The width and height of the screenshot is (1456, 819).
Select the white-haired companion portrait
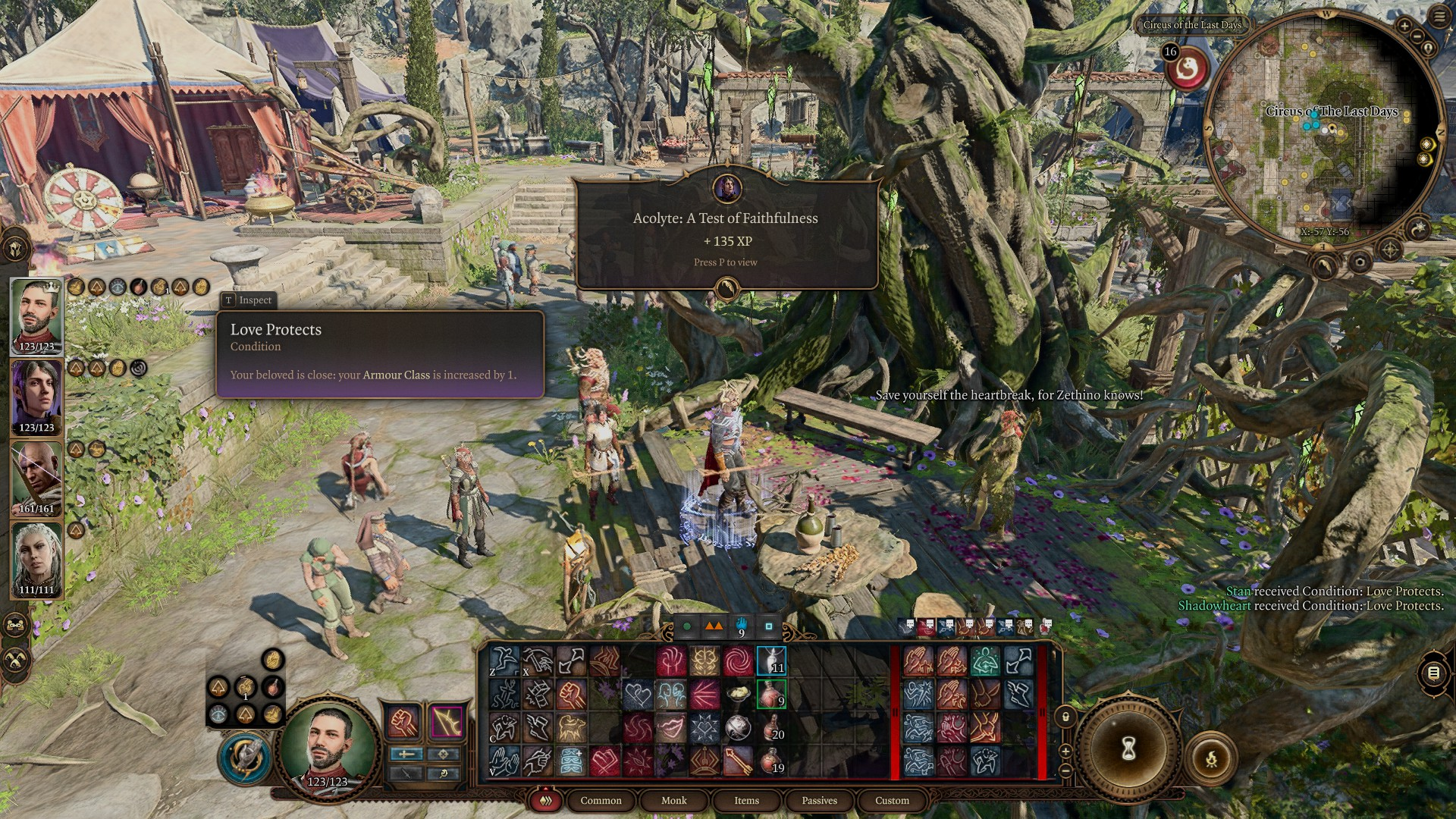36,560
